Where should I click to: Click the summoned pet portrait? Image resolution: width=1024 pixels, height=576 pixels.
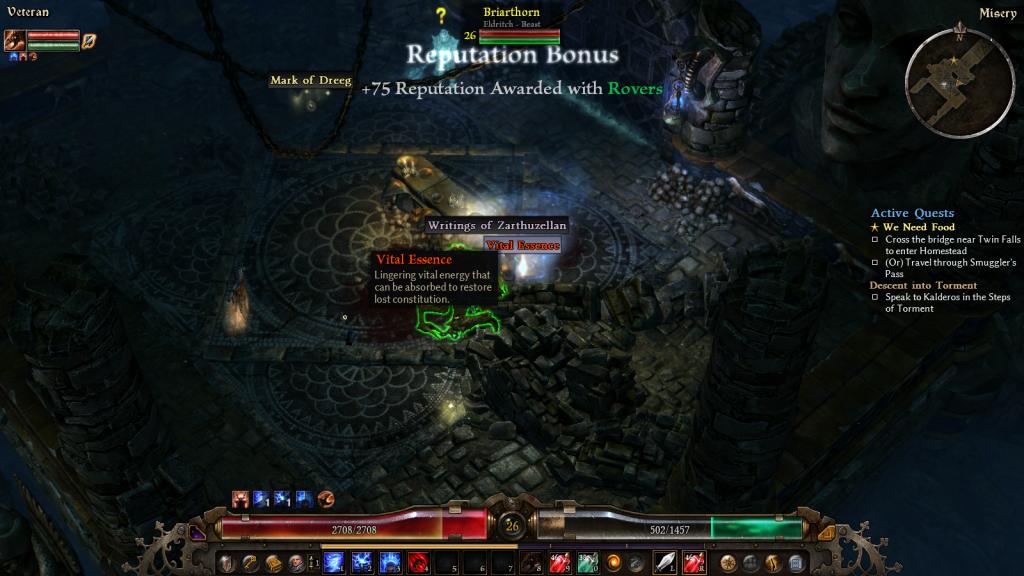[15, 40]
